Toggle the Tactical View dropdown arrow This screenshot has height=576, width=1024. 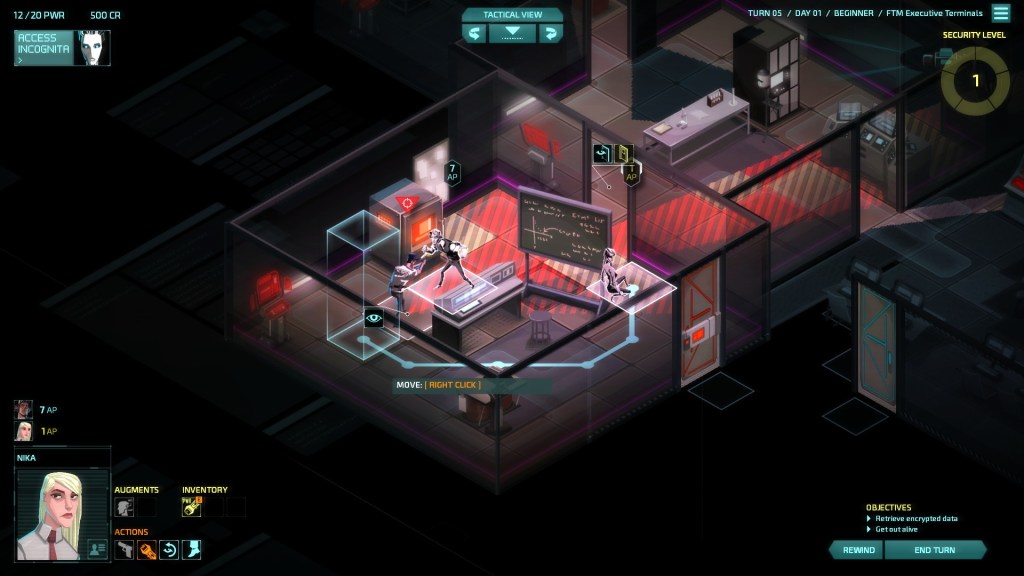coord(512,33)
